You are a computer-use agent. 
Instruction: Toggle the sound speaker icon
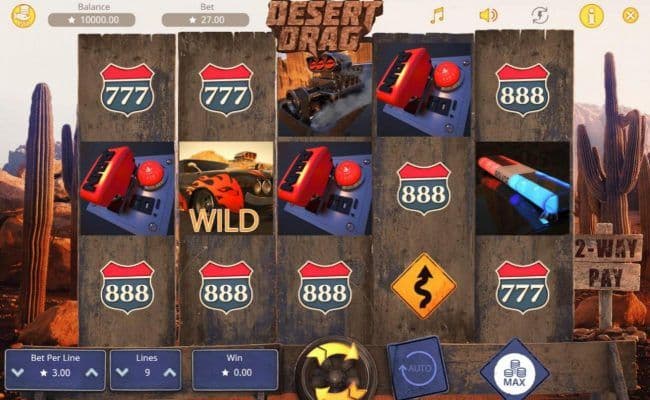coord(488,15)
